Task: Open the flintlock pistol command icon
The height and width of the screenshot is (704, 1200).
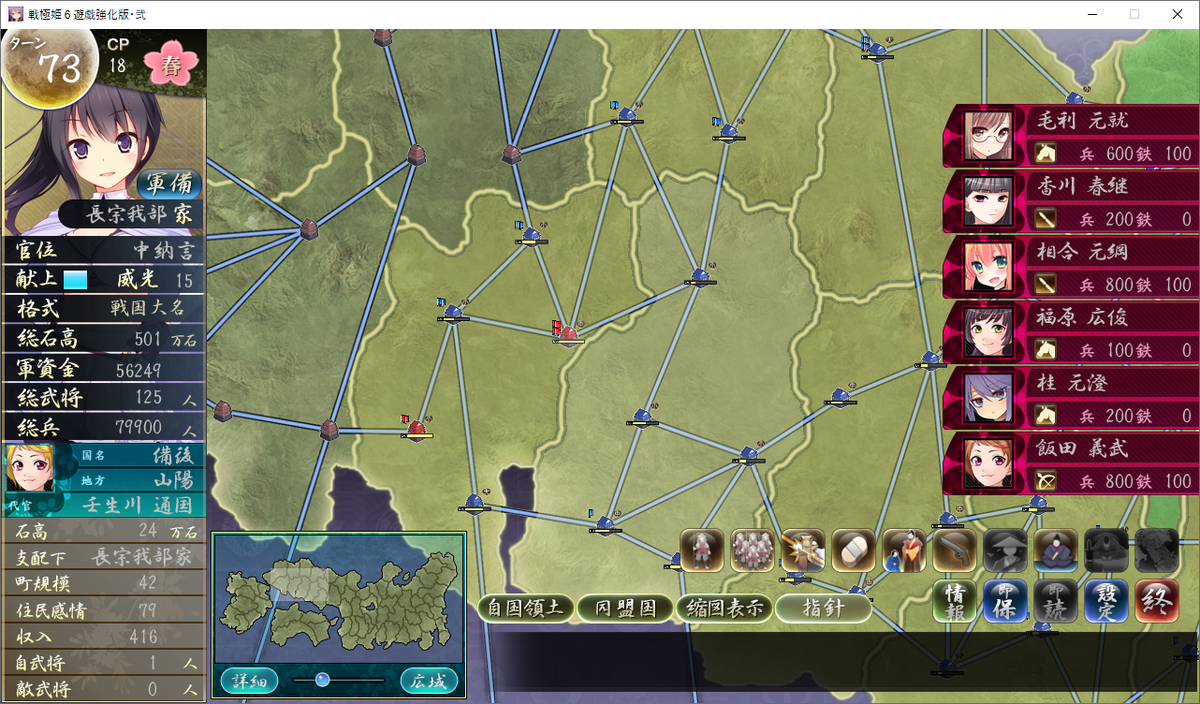Action: coord(954,550)
